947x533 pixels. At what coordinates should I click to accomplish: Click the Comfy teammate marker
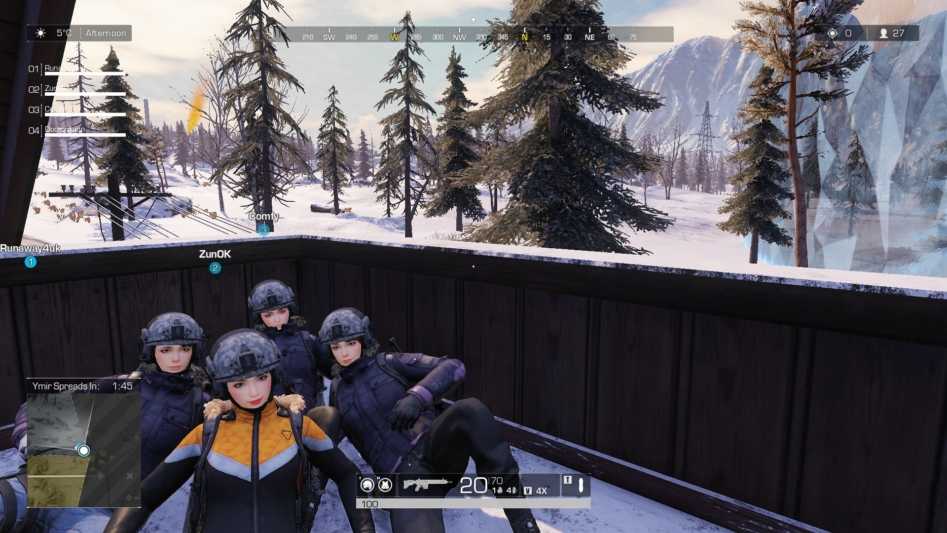[263, 229]
